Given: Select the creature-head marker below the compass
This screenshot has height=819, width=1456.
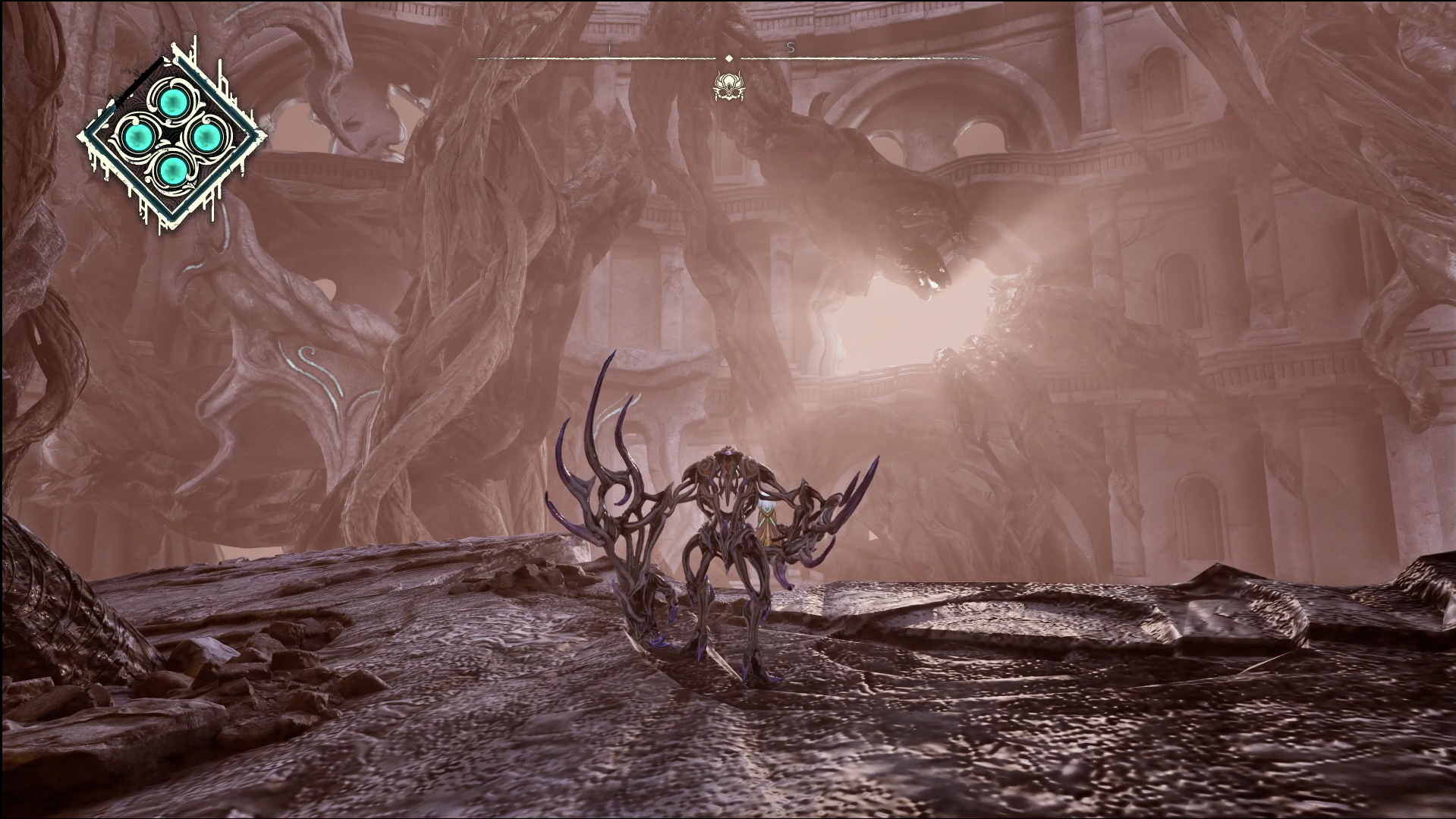Looking at the screenshot, I should click(728, 87).
